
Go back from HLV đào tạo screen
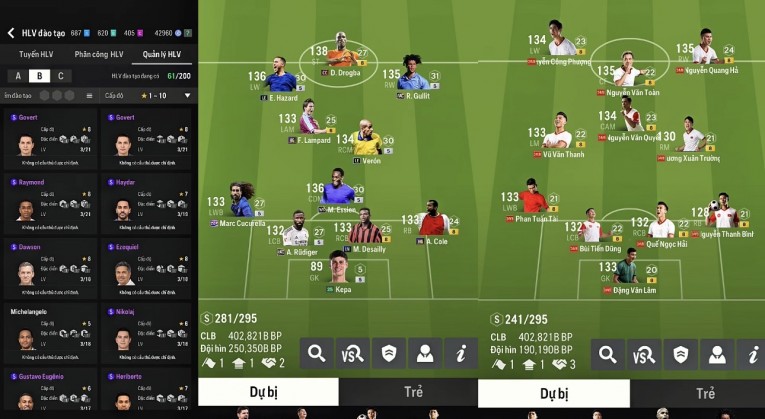point(11,33)
